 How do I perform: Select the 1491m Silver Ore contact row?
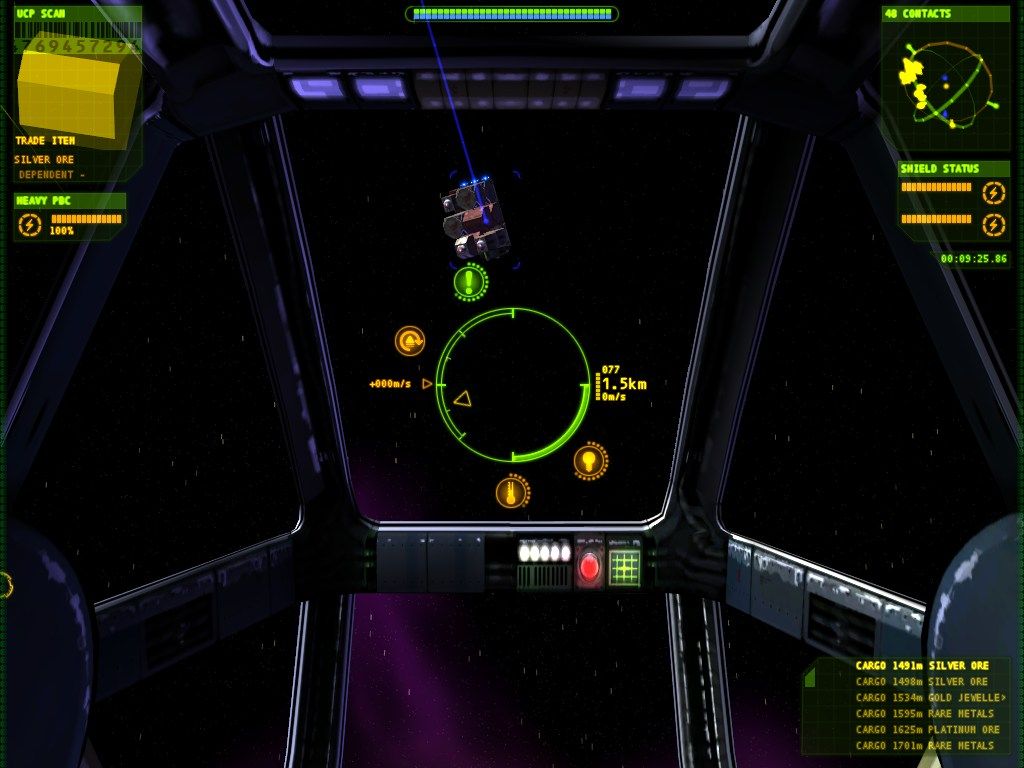921,666
